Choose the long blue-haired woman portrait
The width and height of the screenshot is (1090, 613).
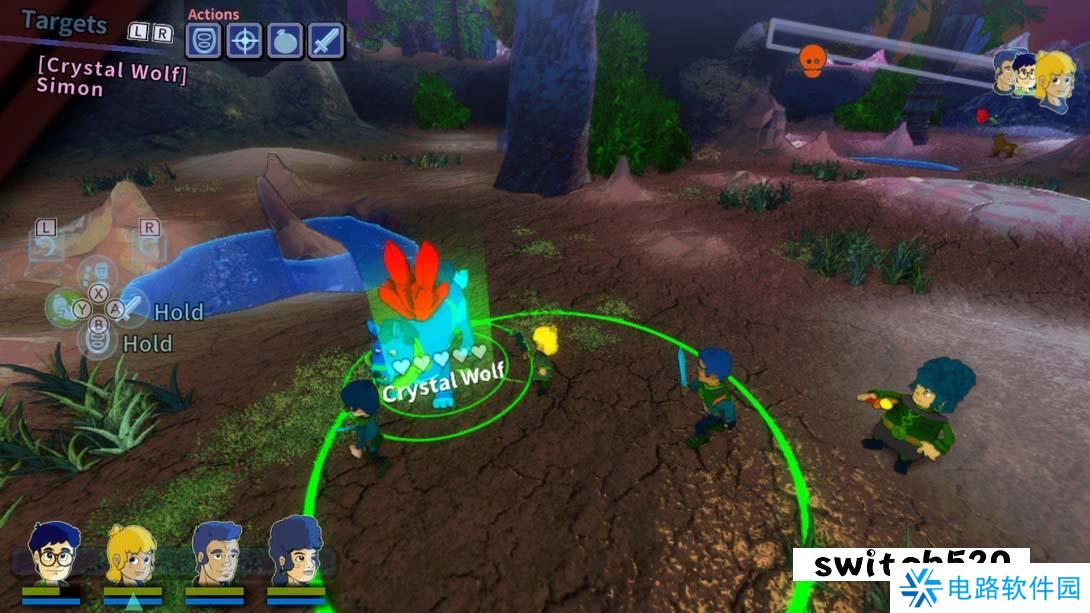click(295, 553)
